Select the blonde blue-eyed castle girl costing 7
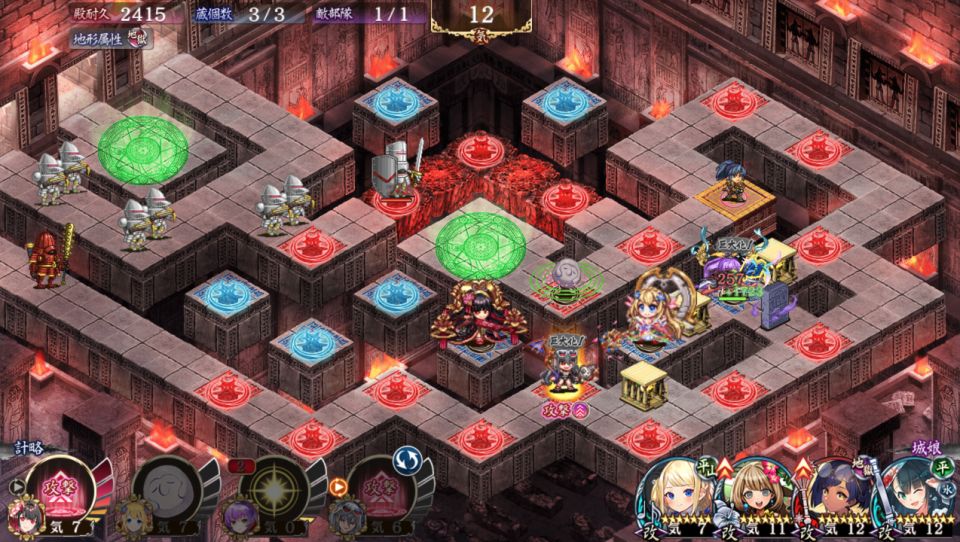Viewport: 960px width, 542px height. click(x=676, y=496)
